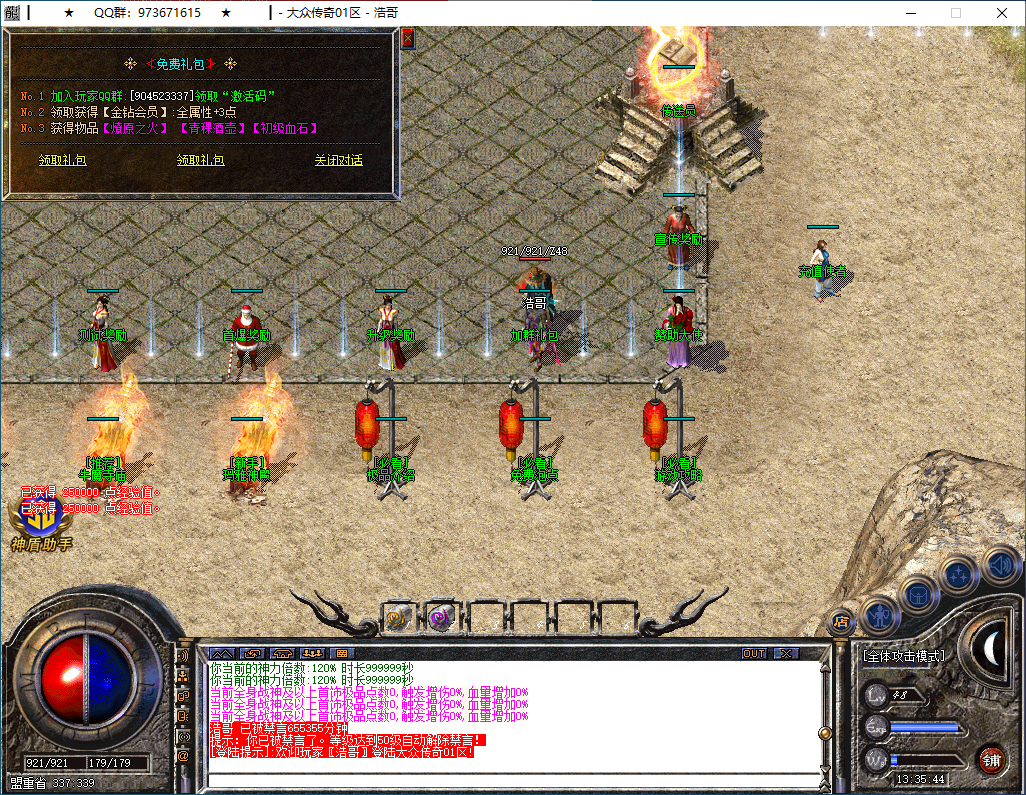
Task: Click the OUT button on chat panel
Action: (x=754, y=653)
